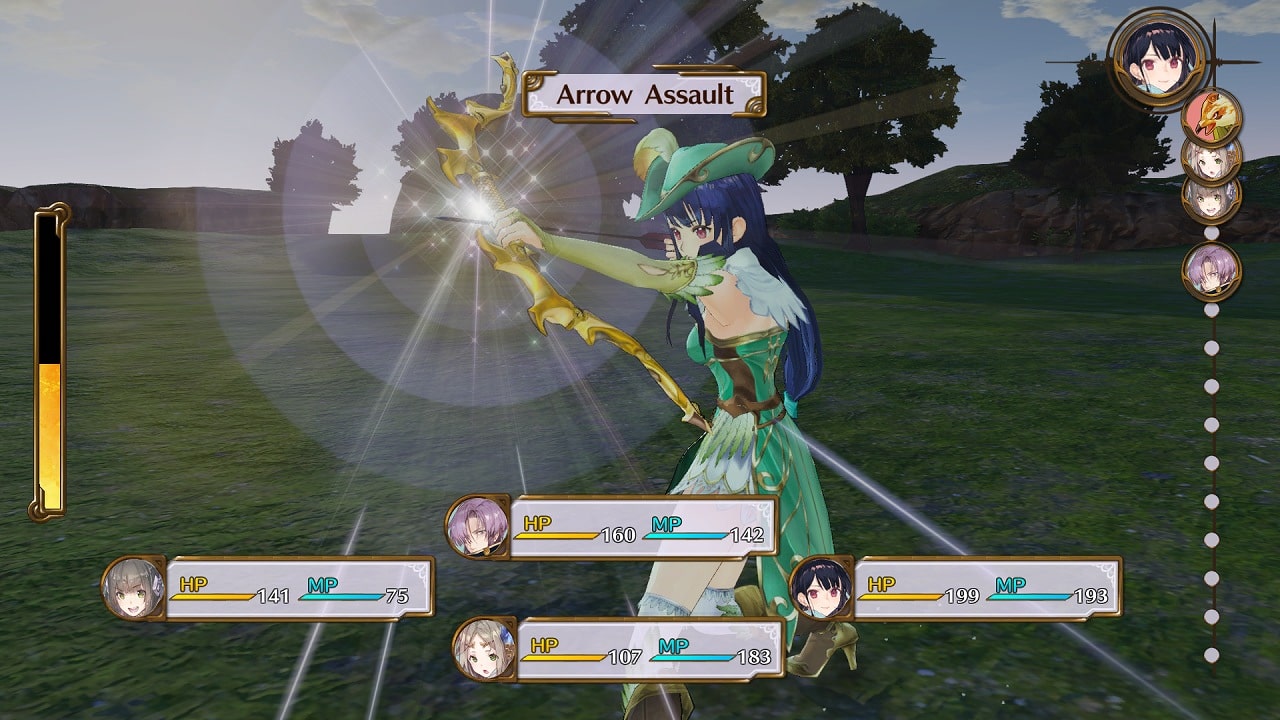The height and width of the screenshot is (720, 1280).
Task: Select the purple-haired boy's turn order portrait
Action: point(1212,271)
